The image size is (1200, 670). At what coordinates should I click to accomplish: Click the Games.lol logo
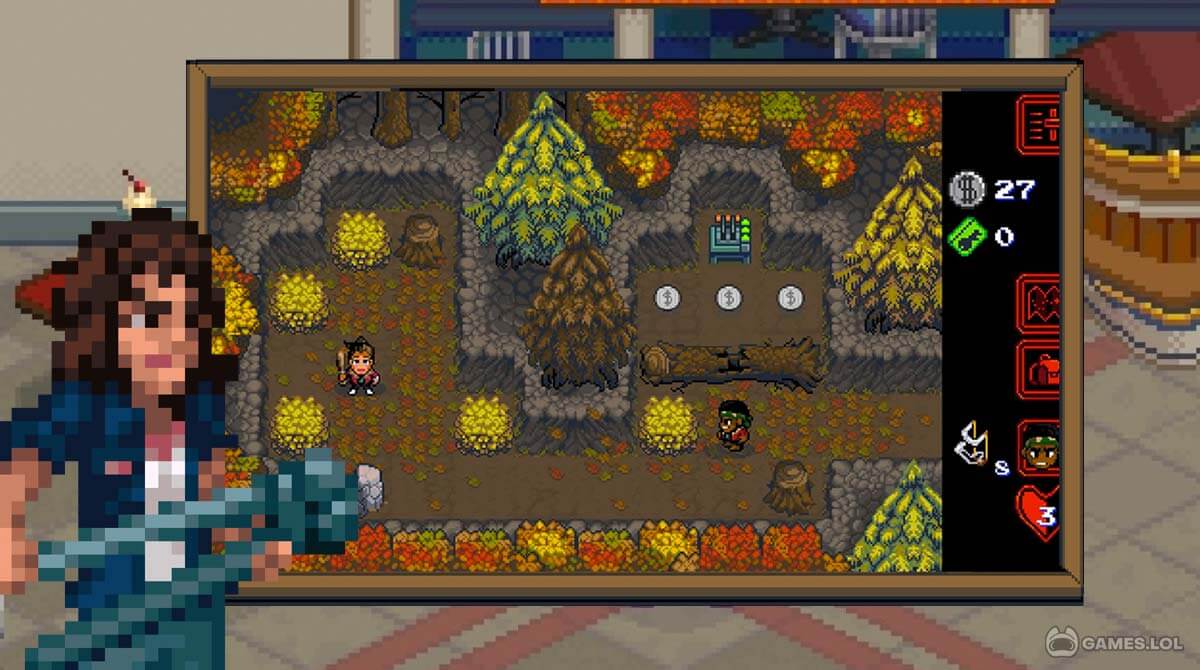(1116, 641)
